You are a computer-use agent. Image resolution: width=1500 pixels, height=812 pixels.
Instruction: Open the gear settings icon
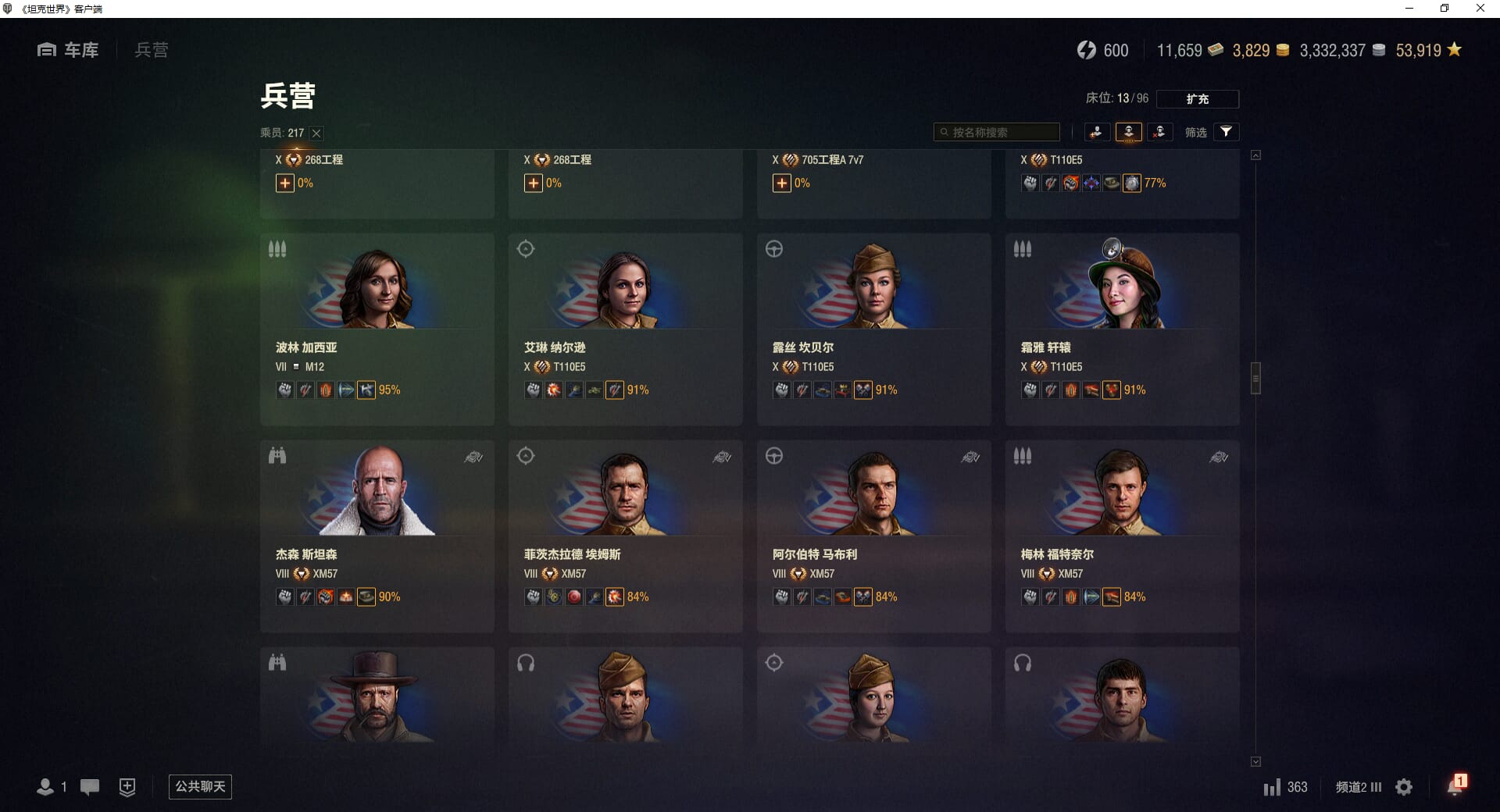[x=1404, y=787]
